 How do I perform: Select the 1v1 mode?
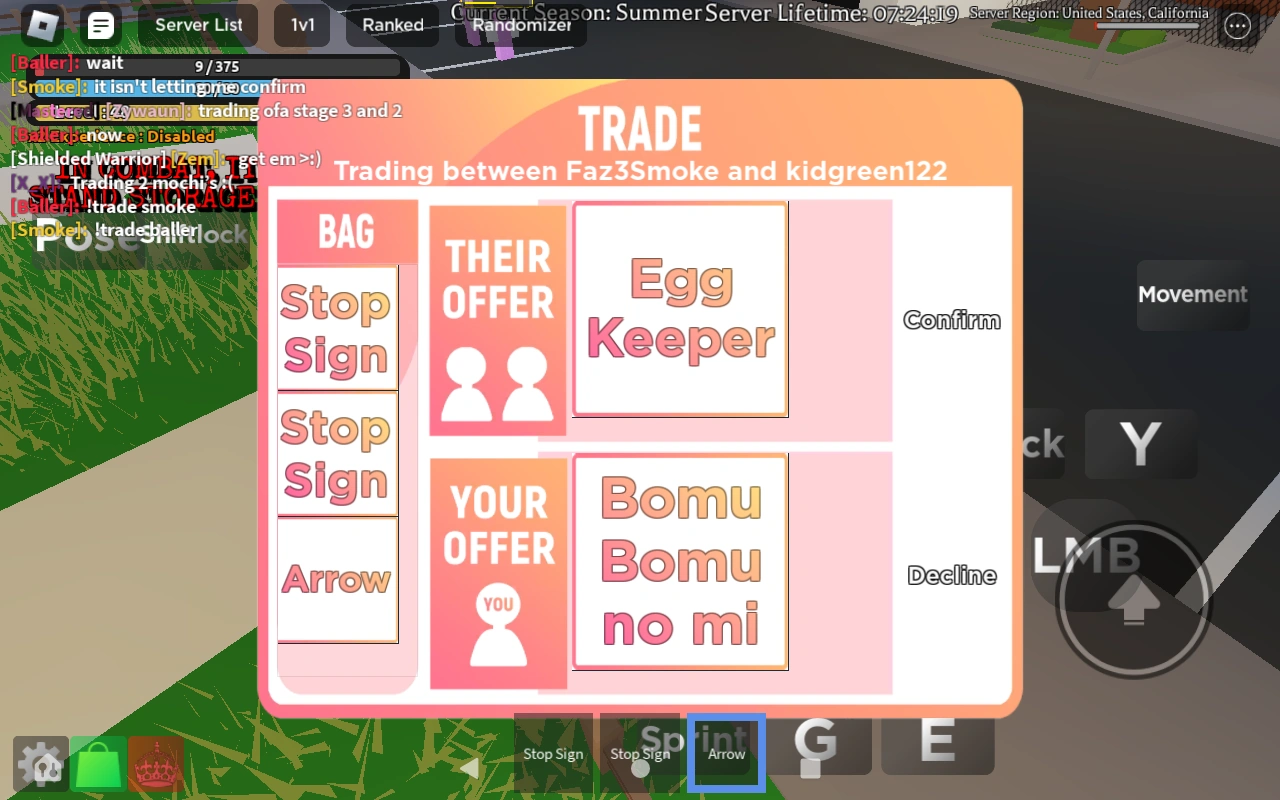(x=302, y=25)
